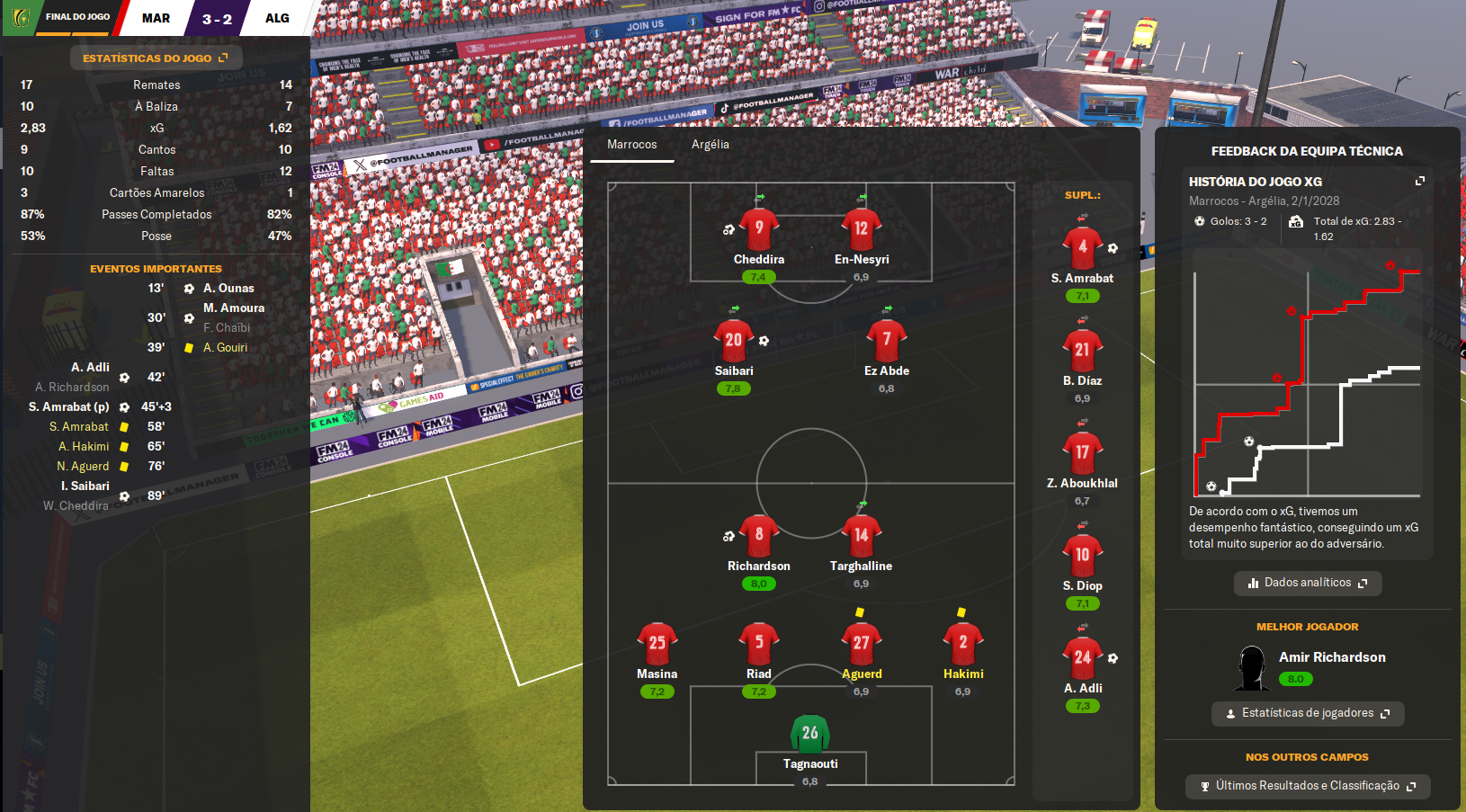Open the Dados analíticos view
This screenshot has width=1466, height=812.
click(1307, 583)
